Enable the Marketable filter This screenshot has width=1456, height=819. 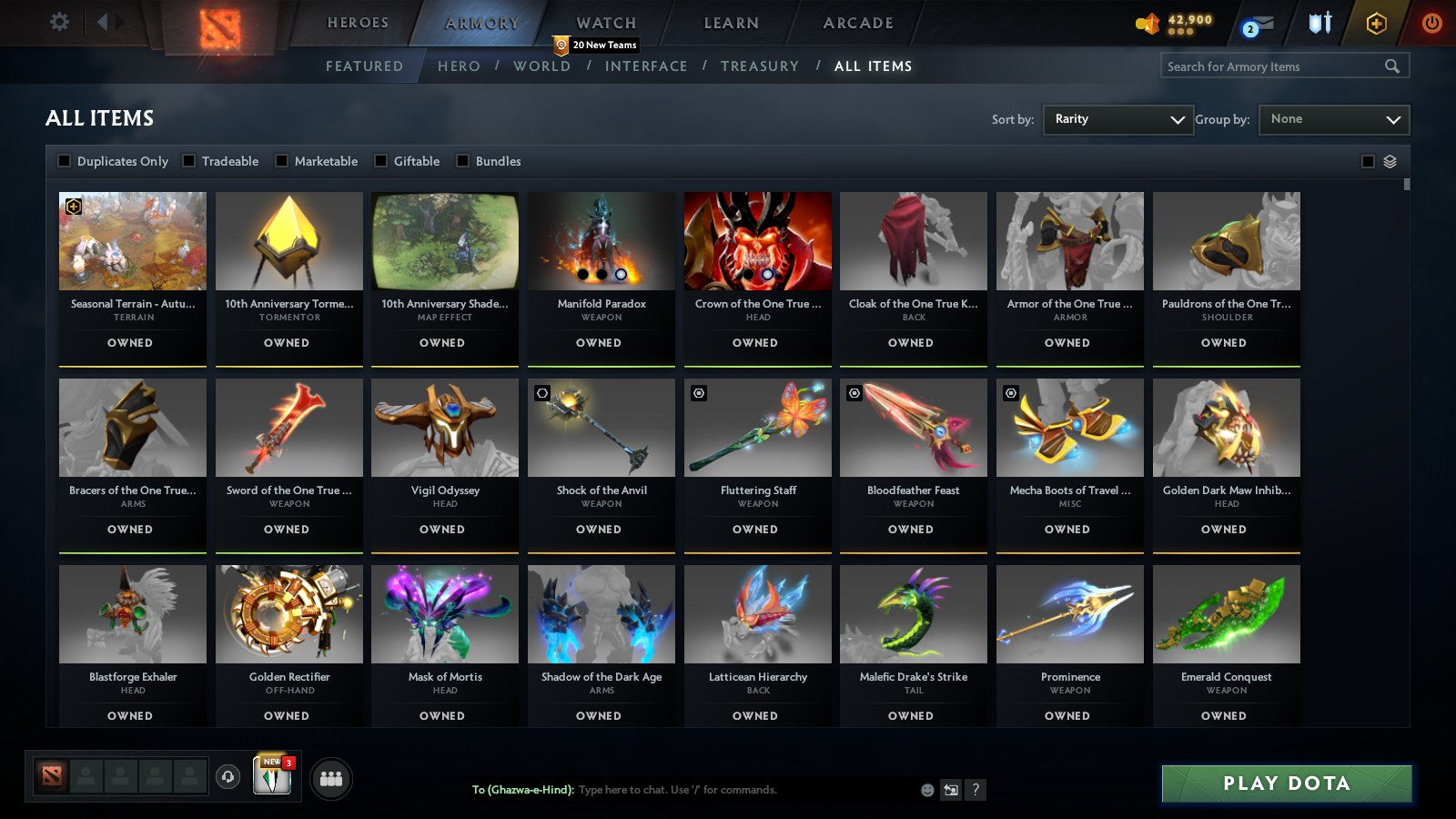coord(281,160)
